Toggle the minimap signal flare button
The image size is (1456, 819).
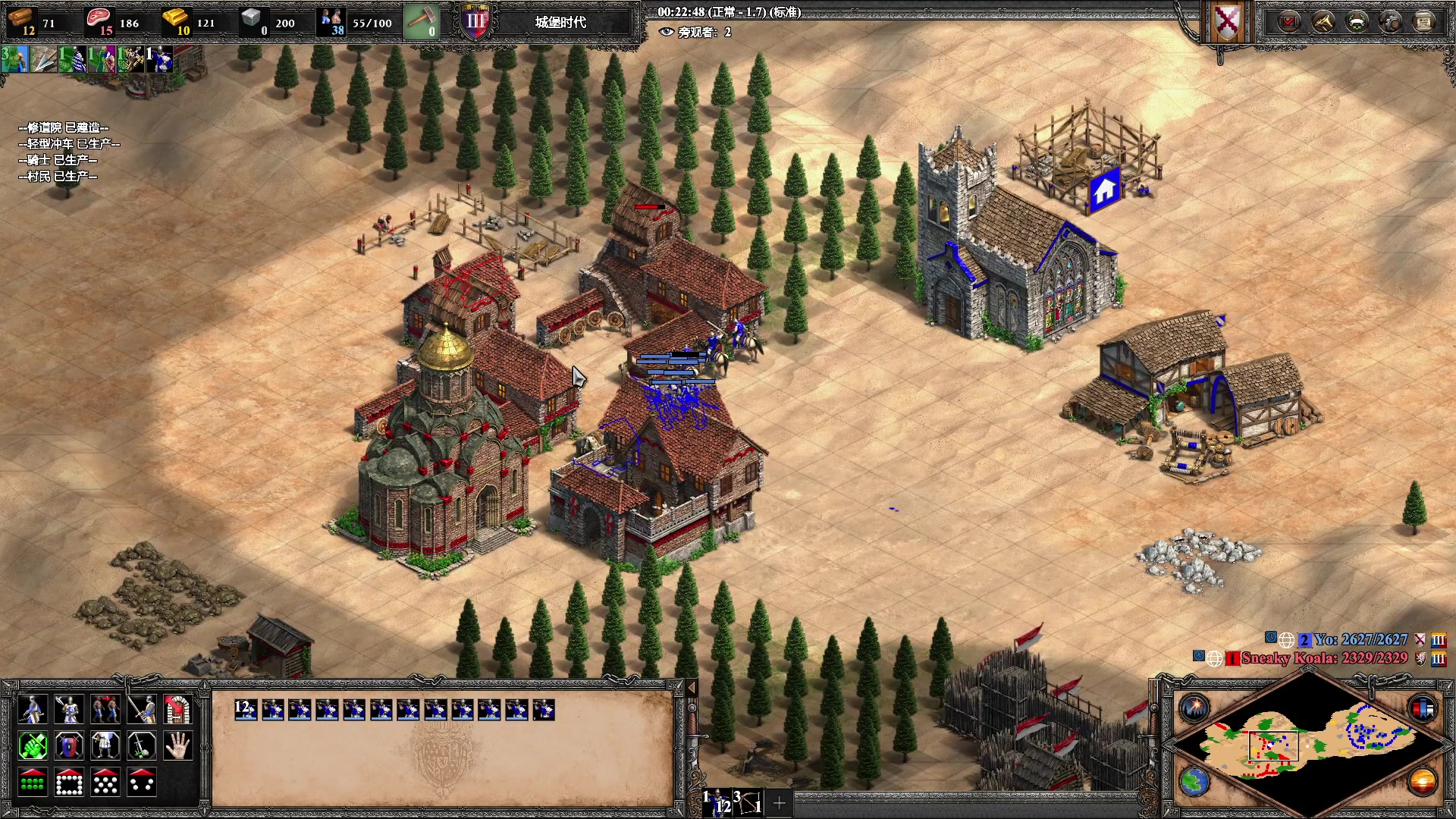1194,708
